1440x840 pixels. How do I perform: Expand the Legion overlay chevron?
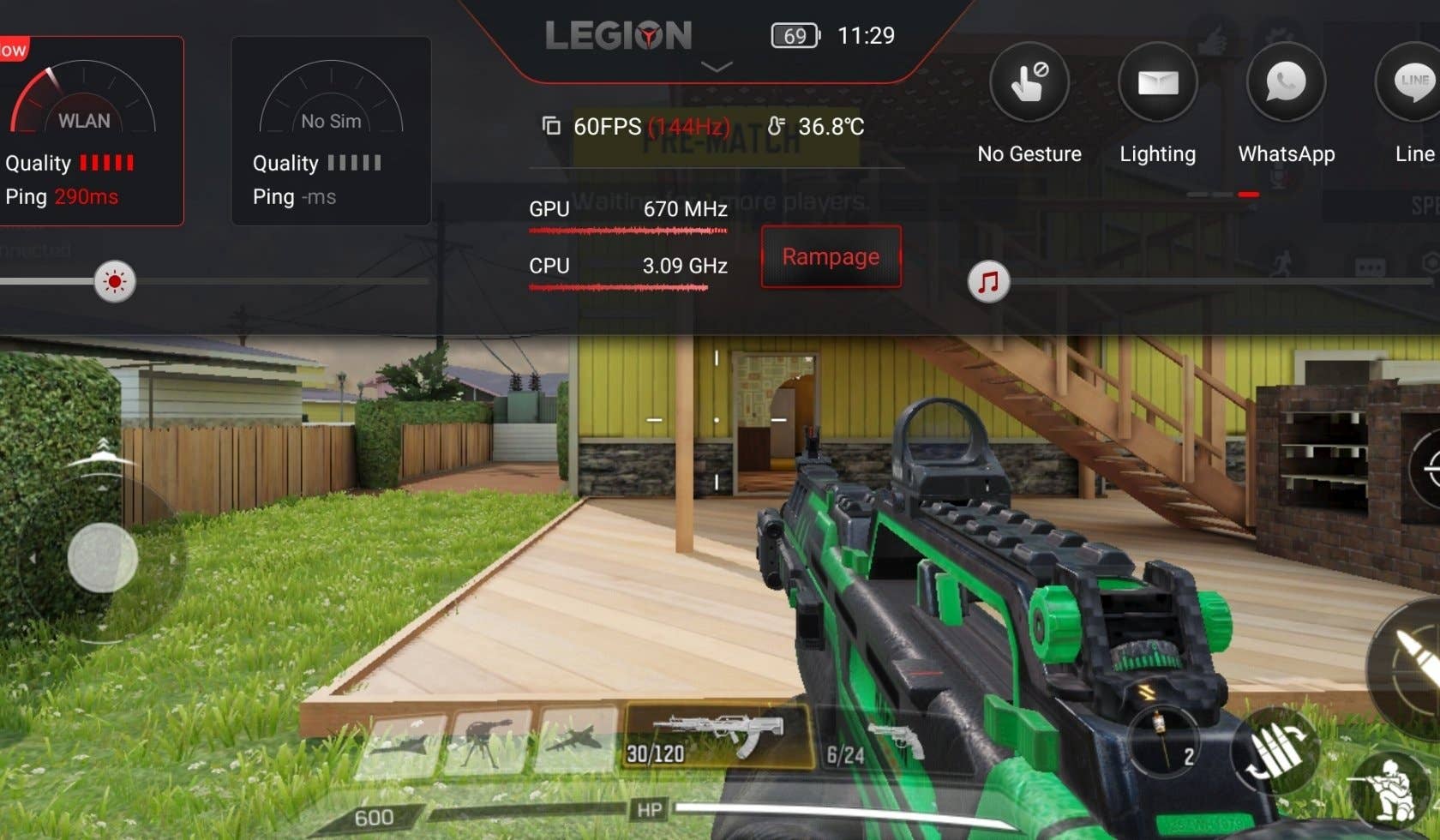click(717, 69)
